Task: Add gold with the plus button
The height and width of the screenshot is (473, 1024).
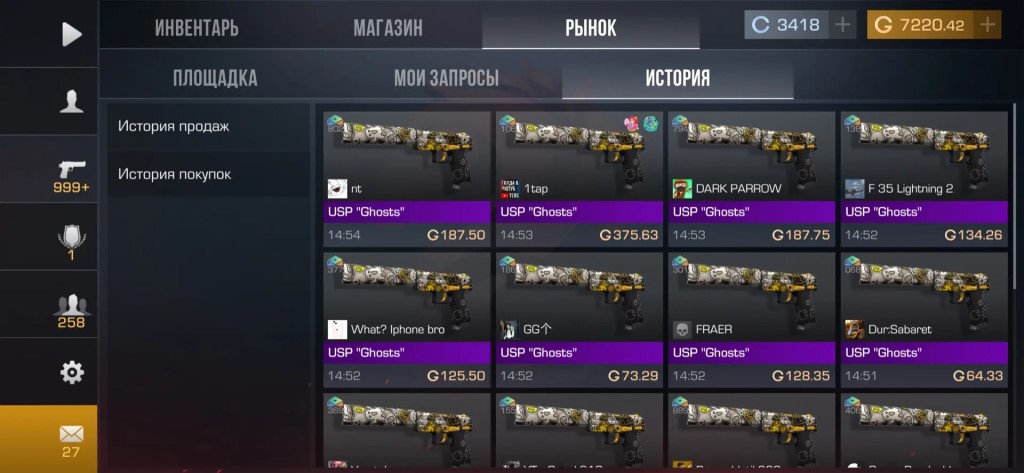Action: coord(988,25)
